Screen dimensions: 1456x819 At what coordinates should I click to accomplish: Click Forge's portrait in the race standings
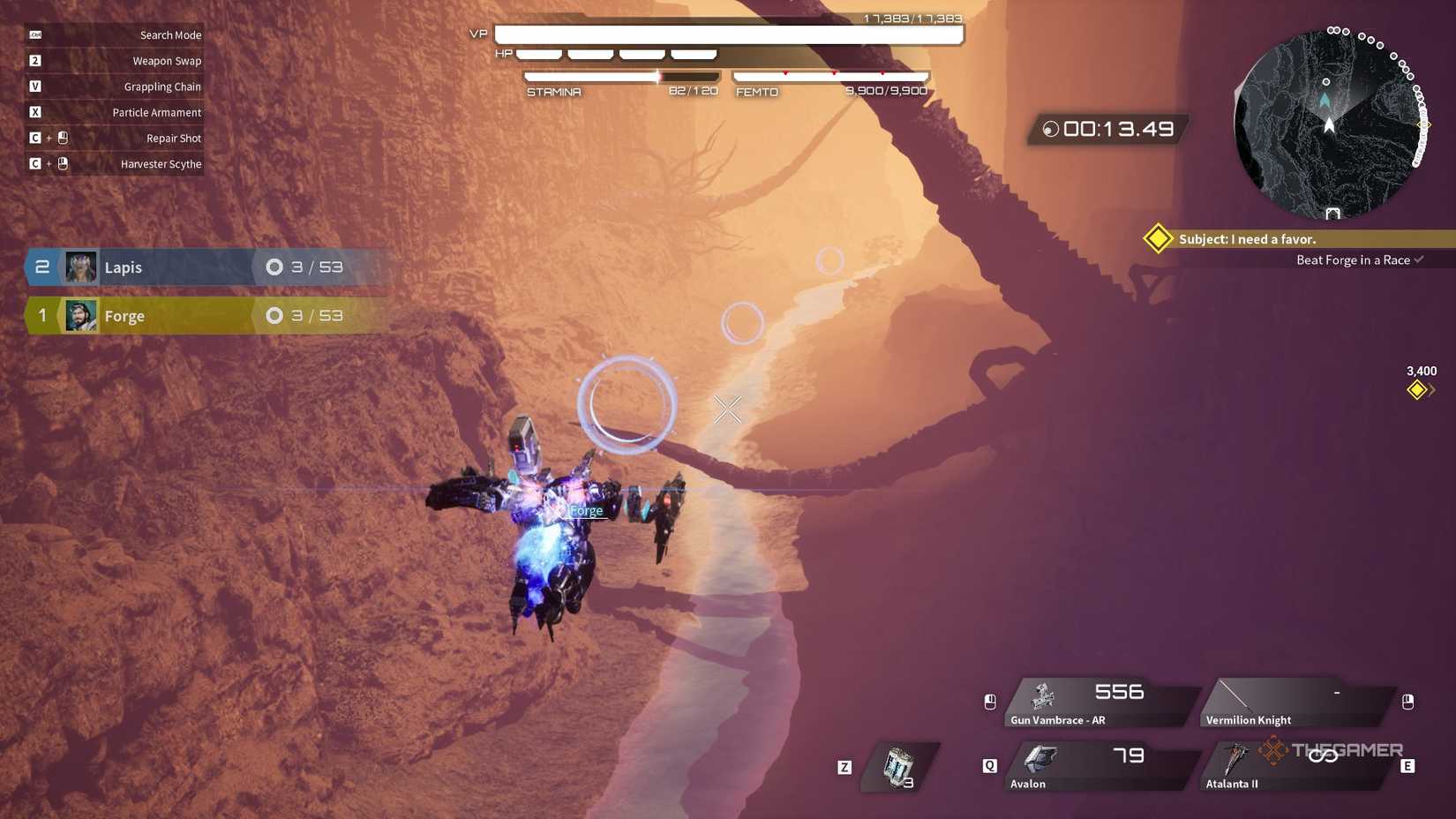click(x=80, y=315)
